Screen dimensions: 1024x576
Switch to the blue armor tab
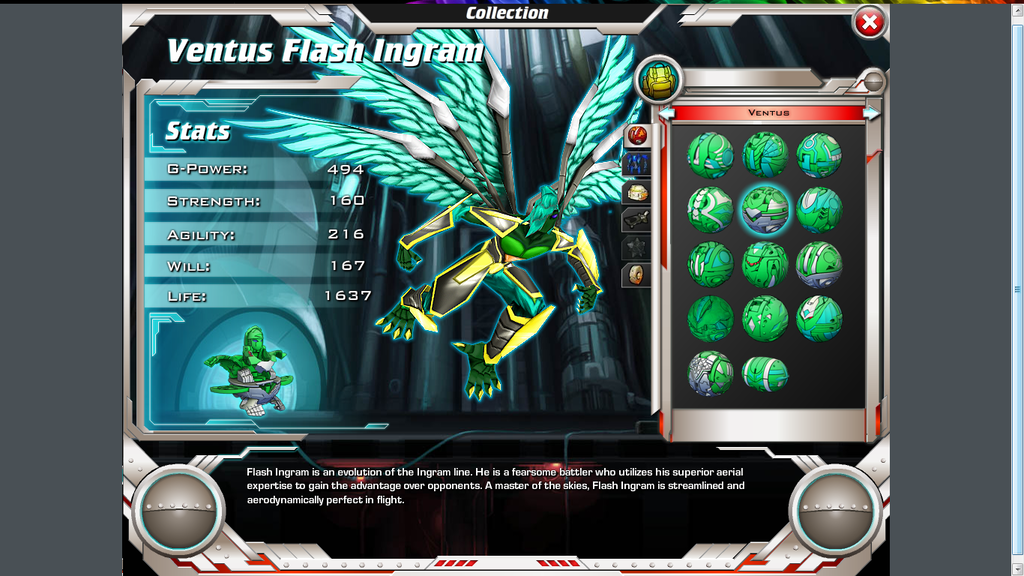[637, 164]
